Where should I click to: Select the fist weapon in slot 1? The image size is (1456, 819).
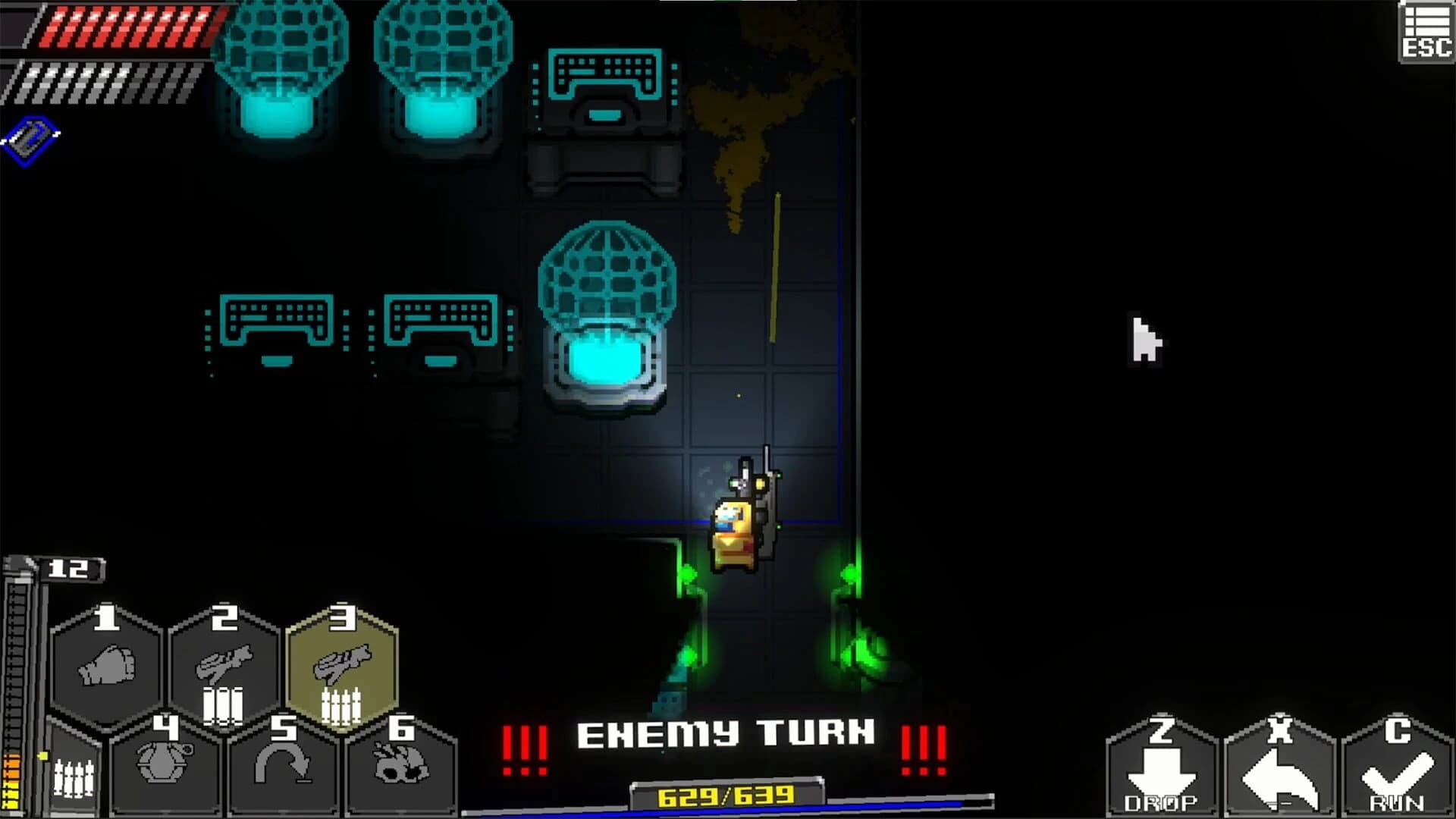coord(106,664)
